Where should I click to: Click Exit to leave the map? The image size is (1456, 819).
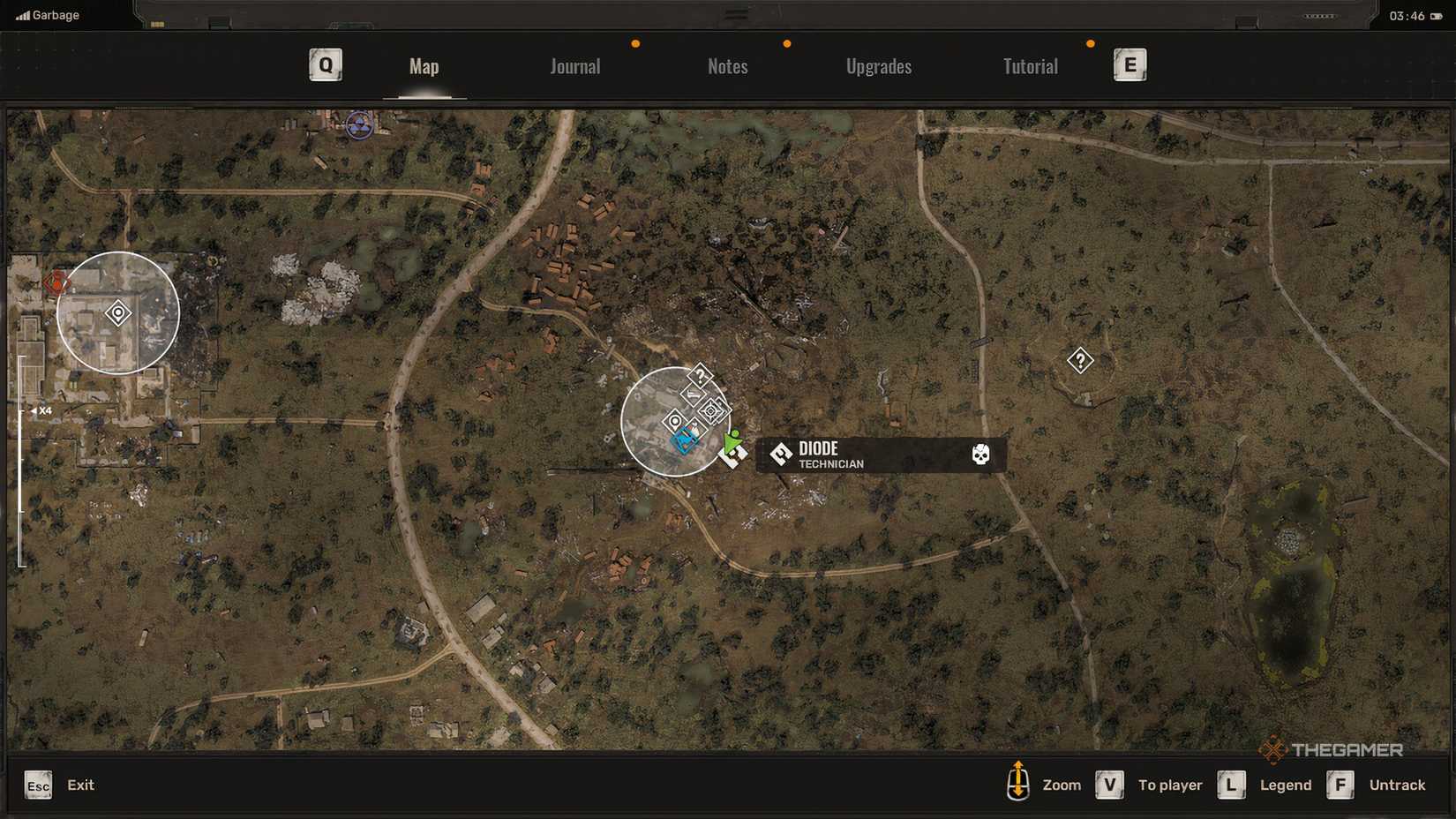point(80,785)
